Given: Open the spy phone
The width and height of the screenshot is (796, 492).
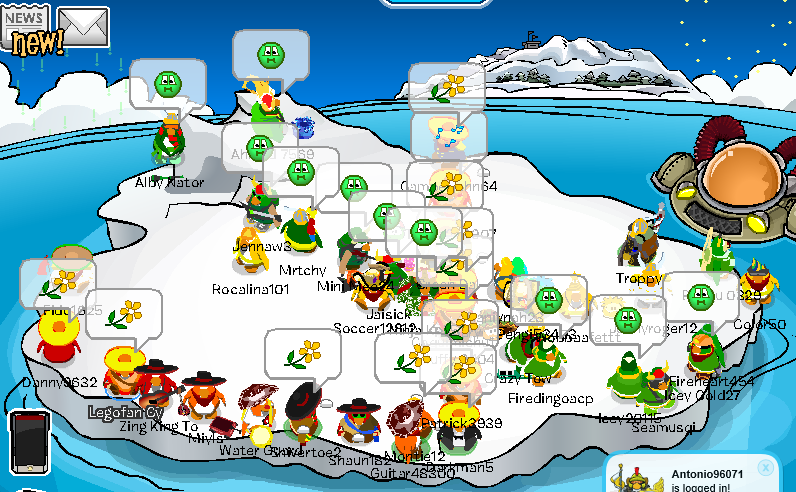Looking at the screenshot, I should click(30, 440).
